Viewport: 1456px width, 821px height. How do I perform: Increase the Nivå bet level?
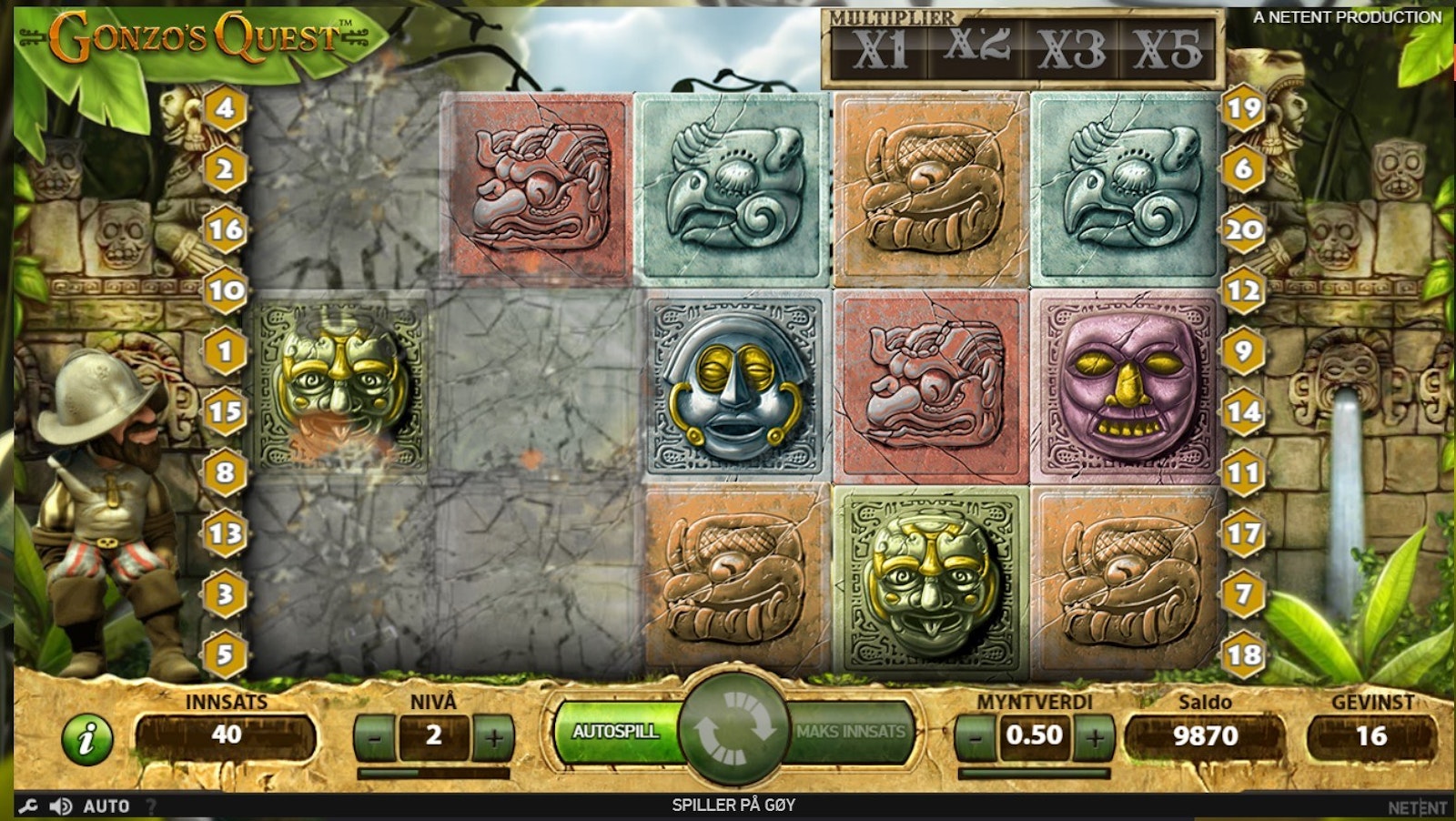click(x=492, y=737)
